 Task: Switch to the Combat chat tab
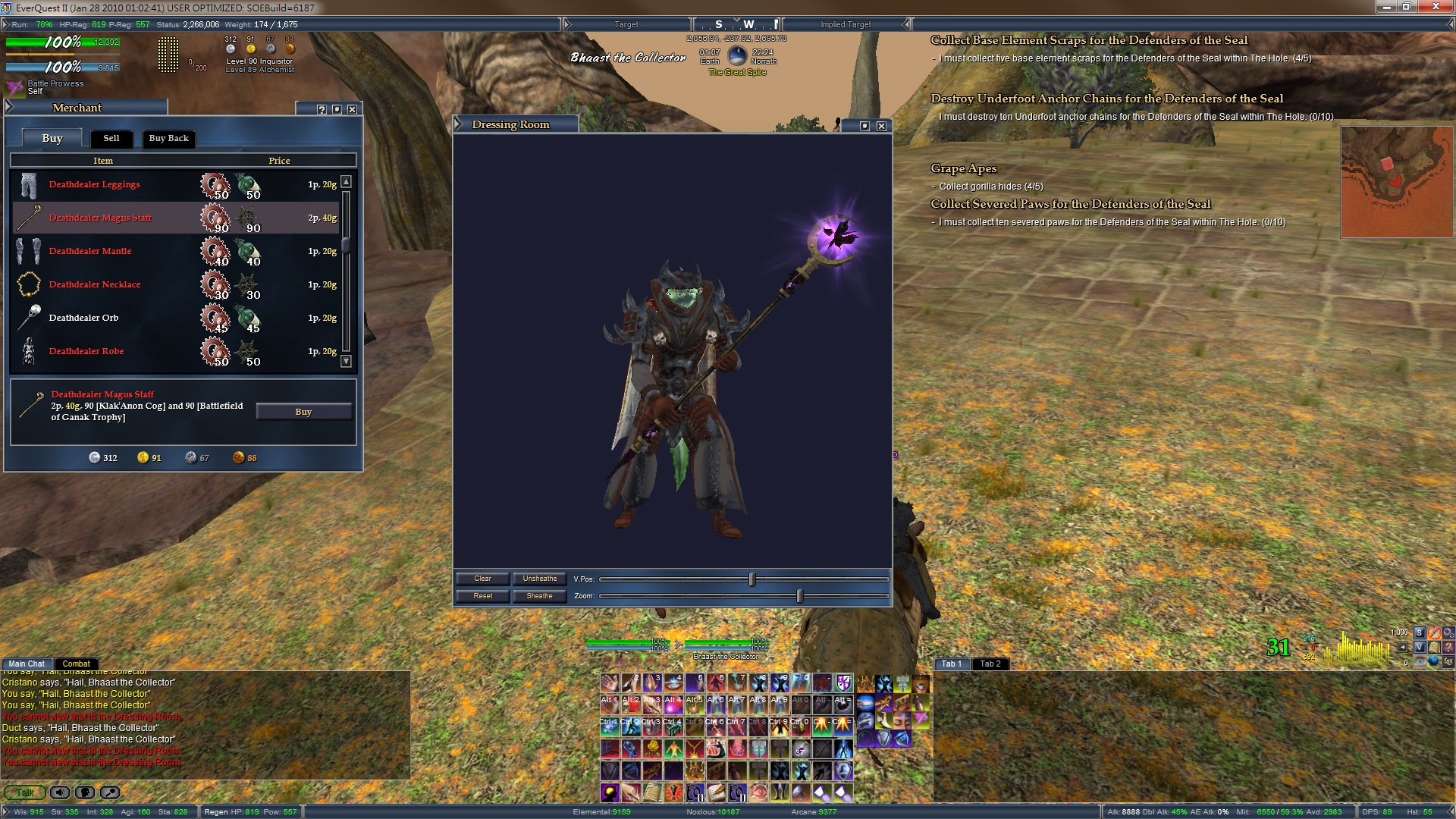tap(76, 664)
